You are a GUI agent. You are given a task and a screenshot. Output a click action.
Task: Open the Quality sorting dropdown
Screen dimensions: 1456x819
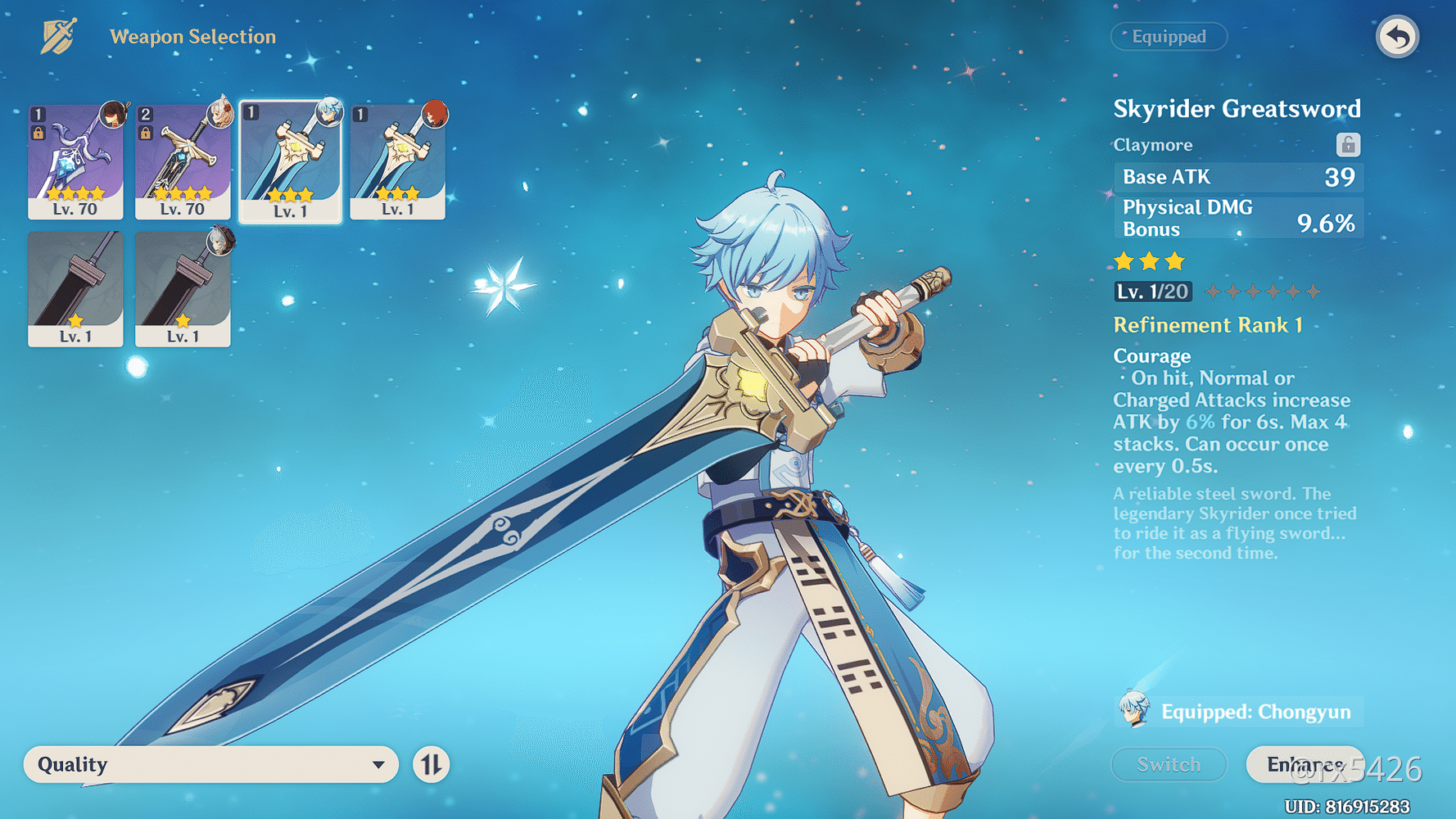[x=209, y=764]
